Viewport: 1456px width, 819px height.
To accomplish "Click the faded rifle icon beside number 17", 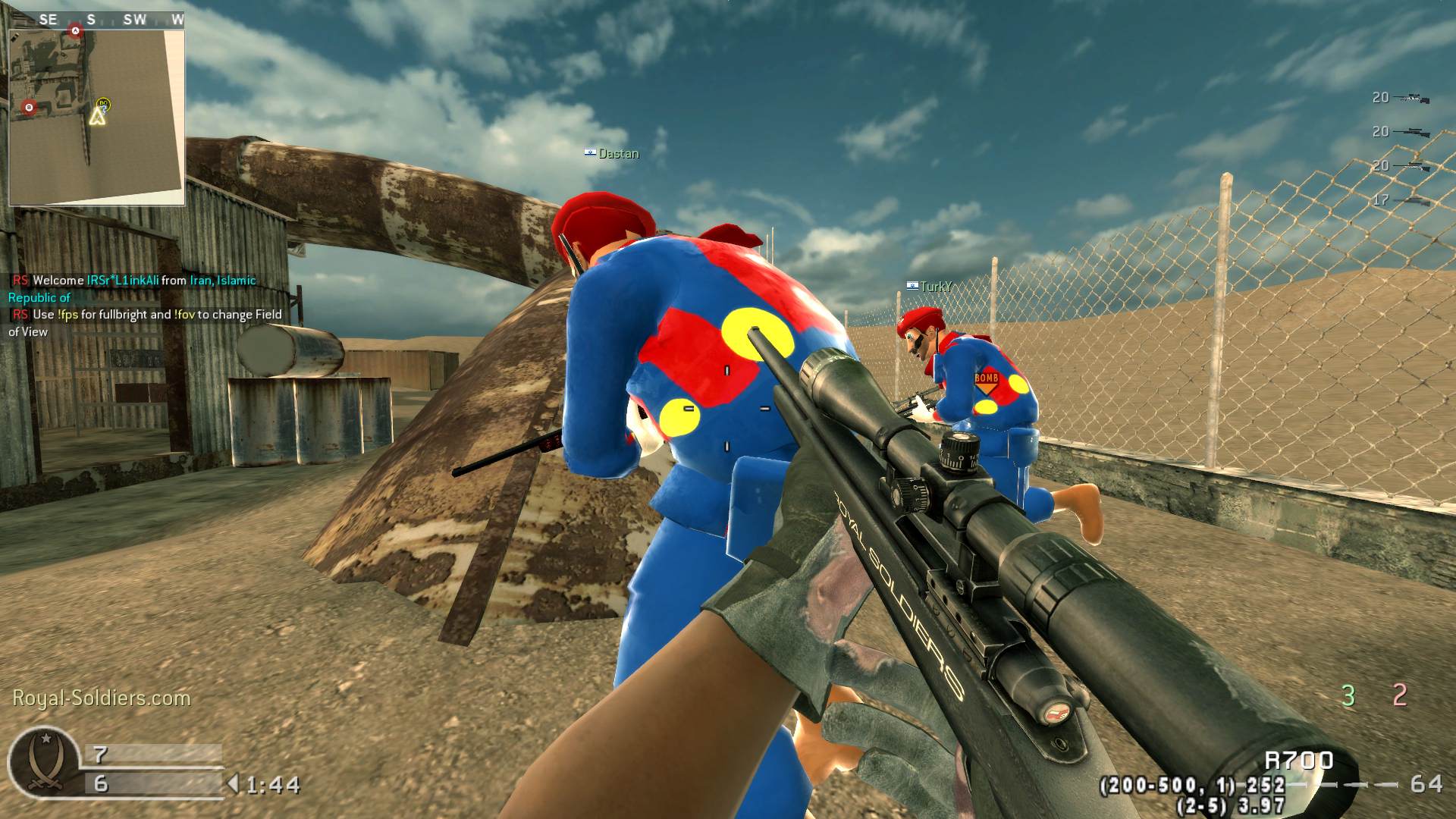I will (x=1414, y=200).
